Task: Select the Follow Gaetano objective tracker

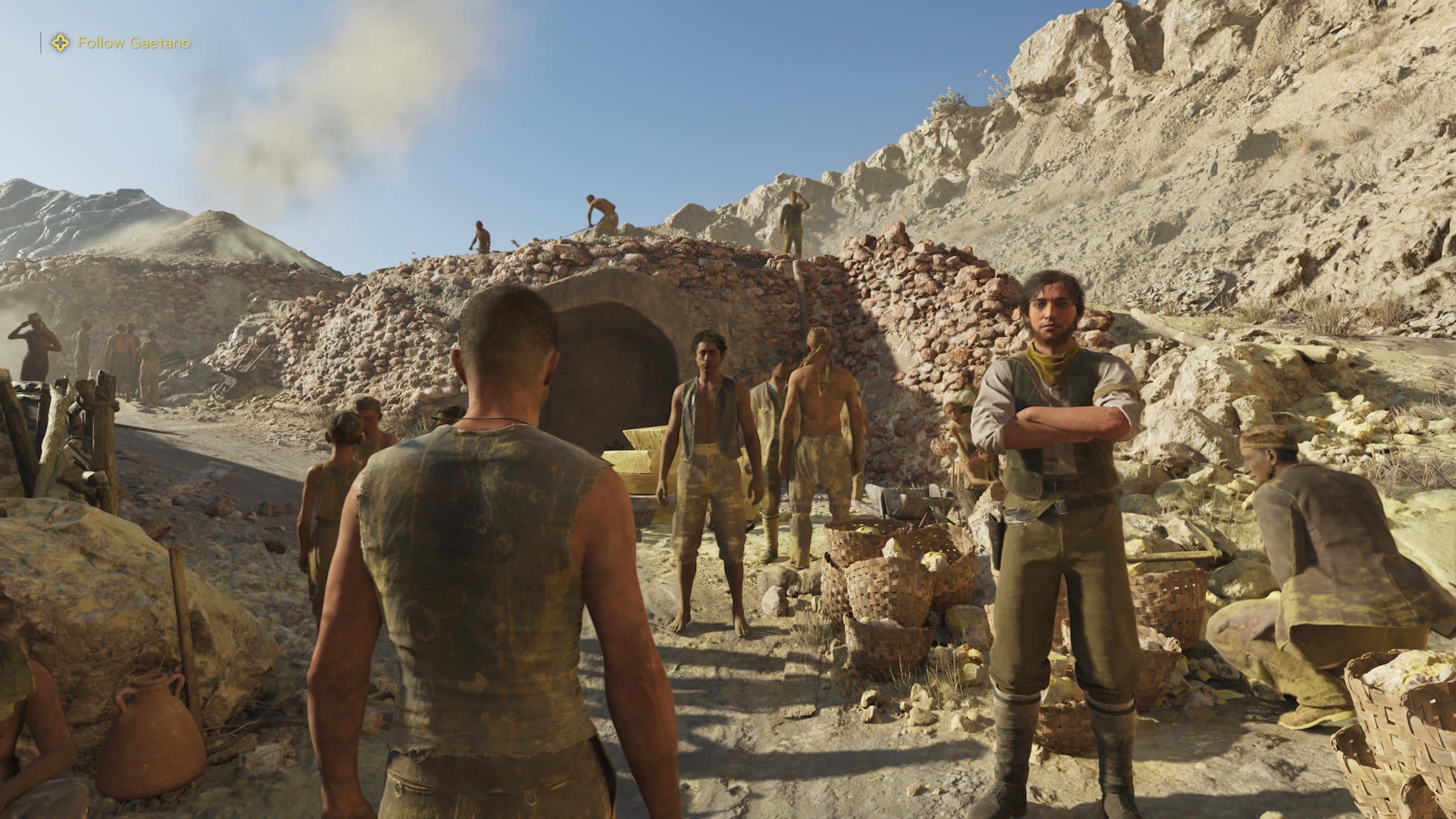Action: [121, 43]
